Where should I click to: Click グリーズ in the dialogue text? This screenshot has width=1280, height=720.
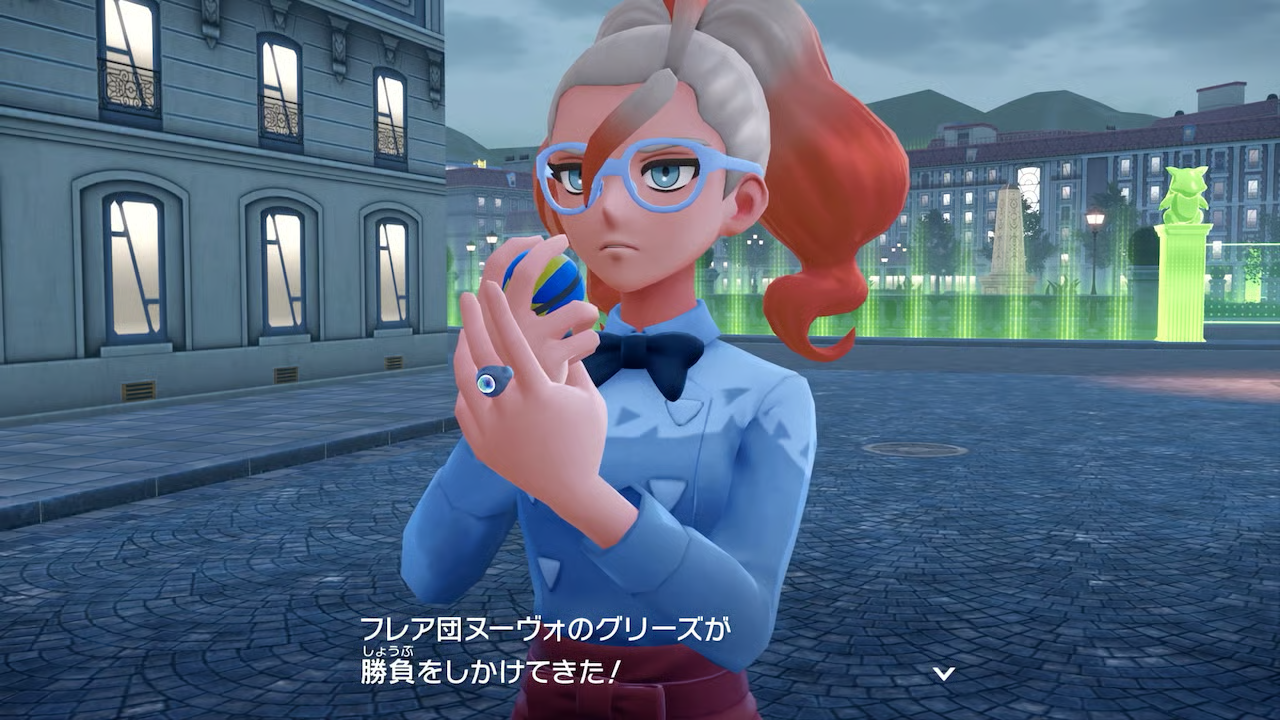click(652, 625)
